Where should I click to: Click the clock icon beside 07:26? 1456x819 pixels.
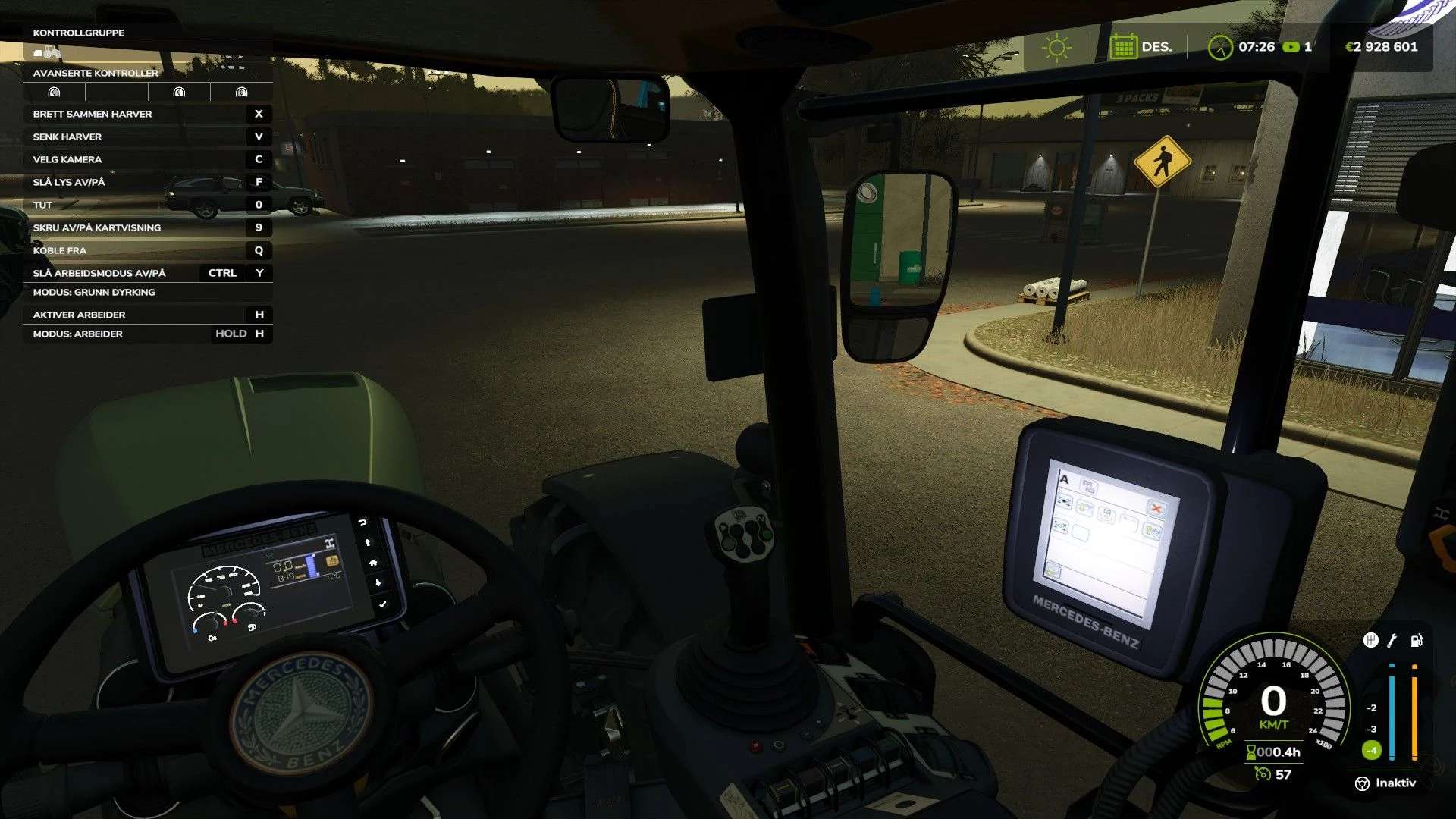click(1220, 47)
